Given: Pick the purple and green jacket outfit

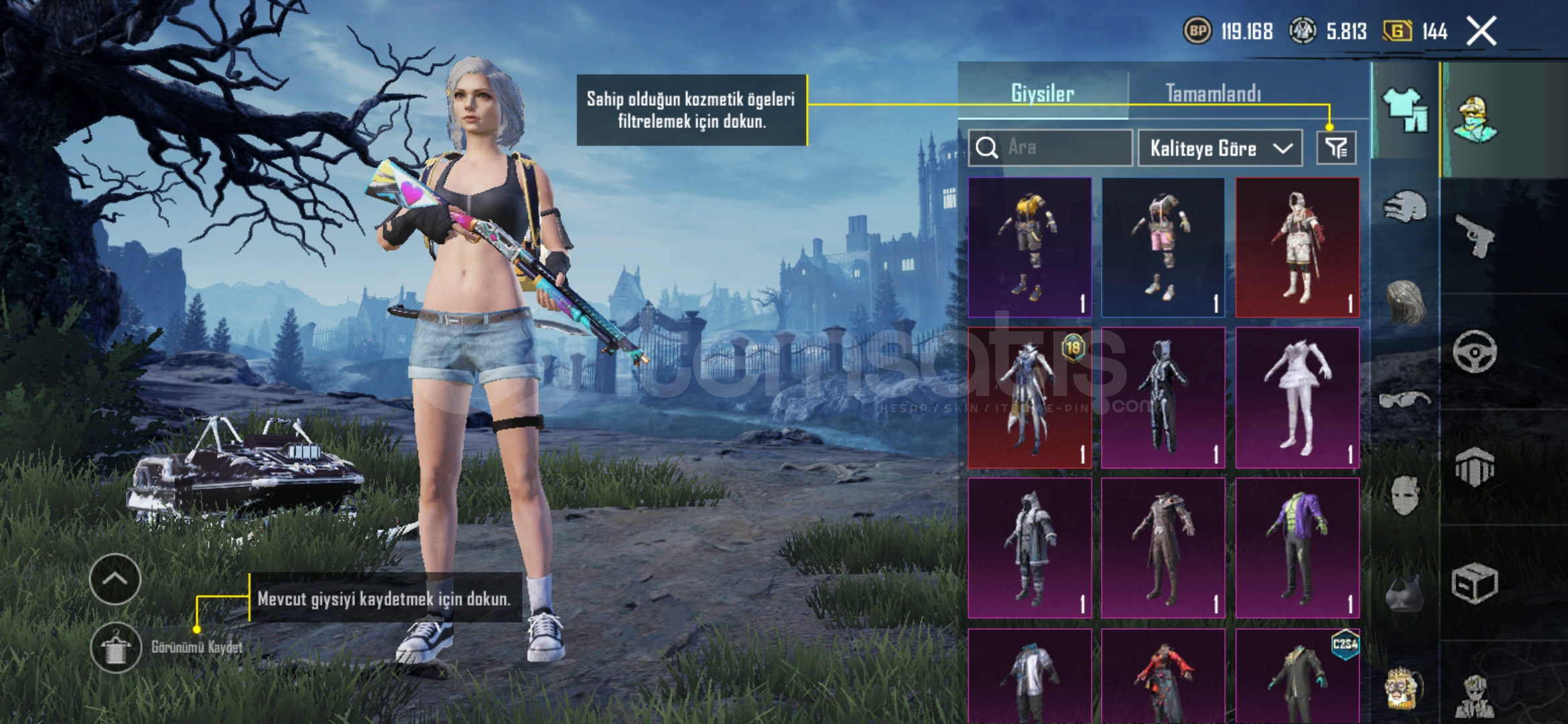Looking at the screenshot, I should 1297,548.
